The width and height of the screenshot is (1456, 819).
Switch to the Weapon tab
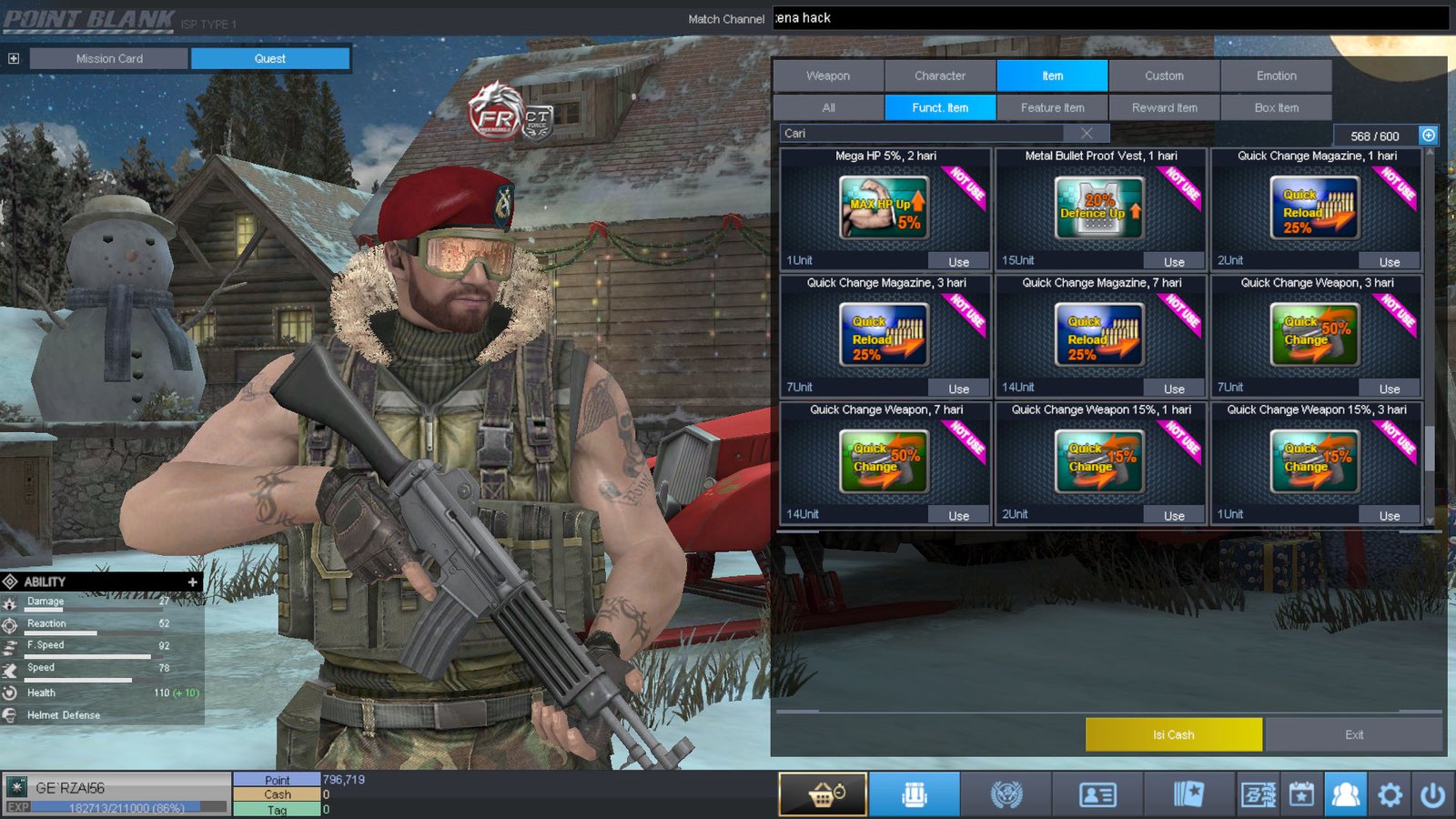(828, 76)
